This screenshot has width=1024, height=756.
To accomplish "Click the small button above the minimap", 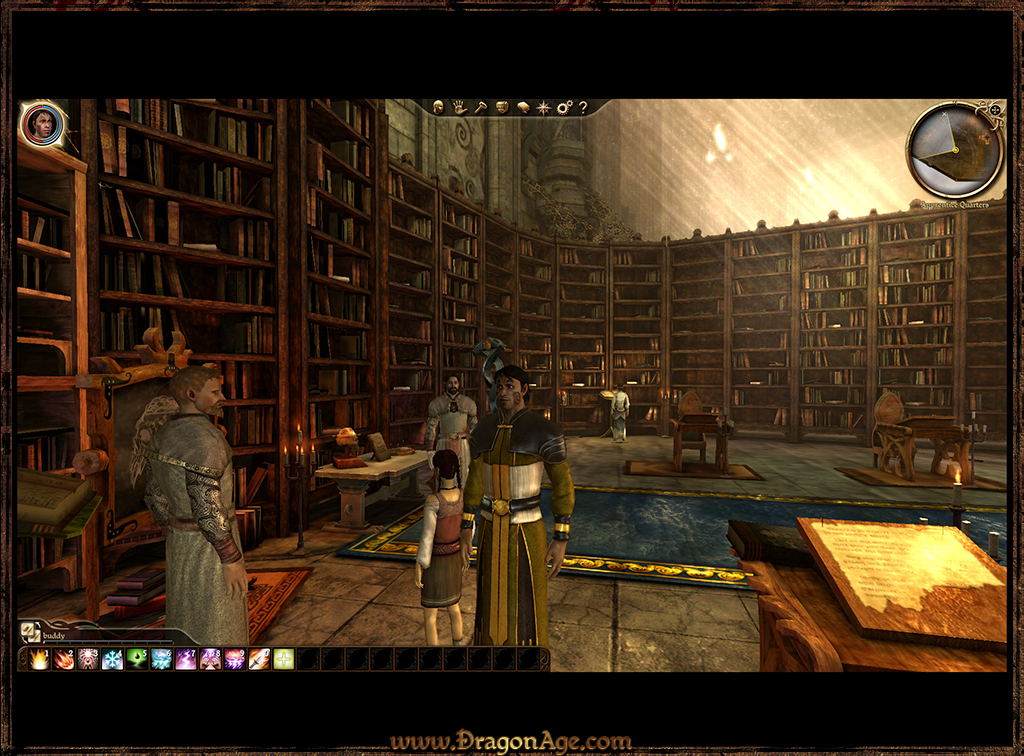I will pyautogui.click(x=995, y=108).
